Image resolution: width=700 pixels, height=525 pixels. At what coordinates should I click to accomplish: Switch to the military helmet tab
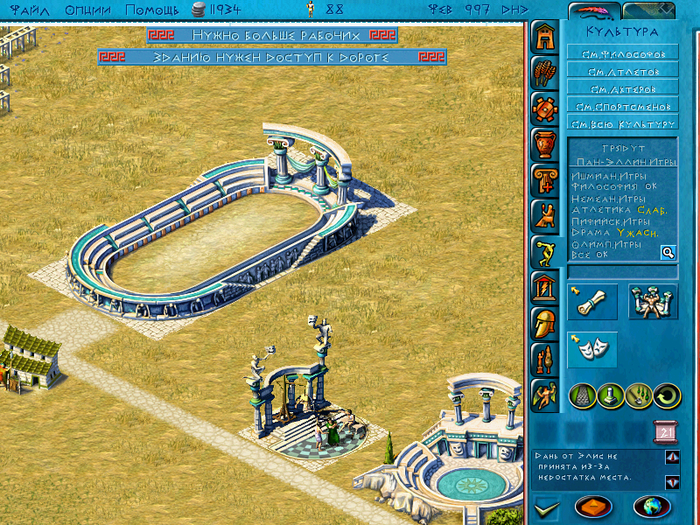545,324
